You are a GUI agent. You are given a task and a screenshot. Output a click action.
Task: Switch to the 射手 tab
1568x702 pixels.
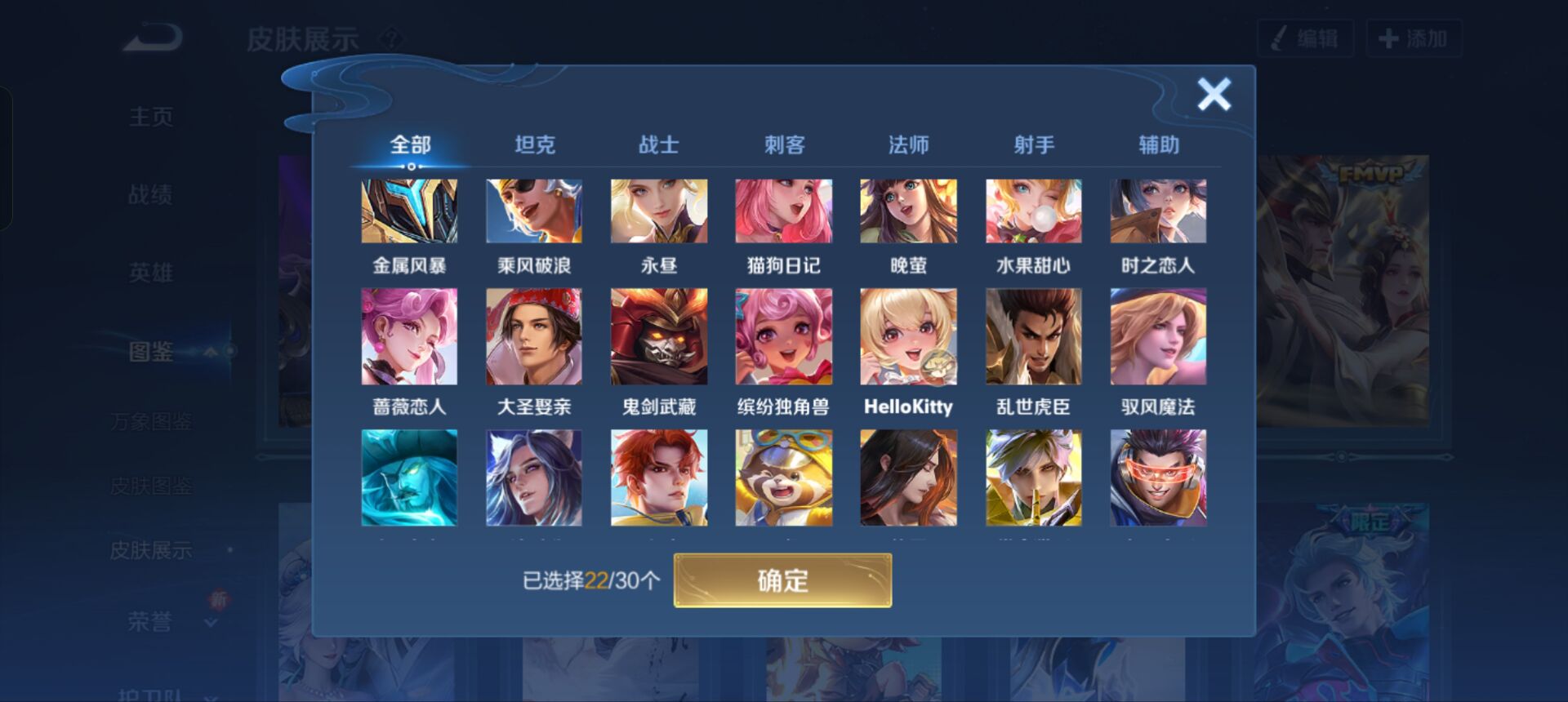coord(1034,144)
